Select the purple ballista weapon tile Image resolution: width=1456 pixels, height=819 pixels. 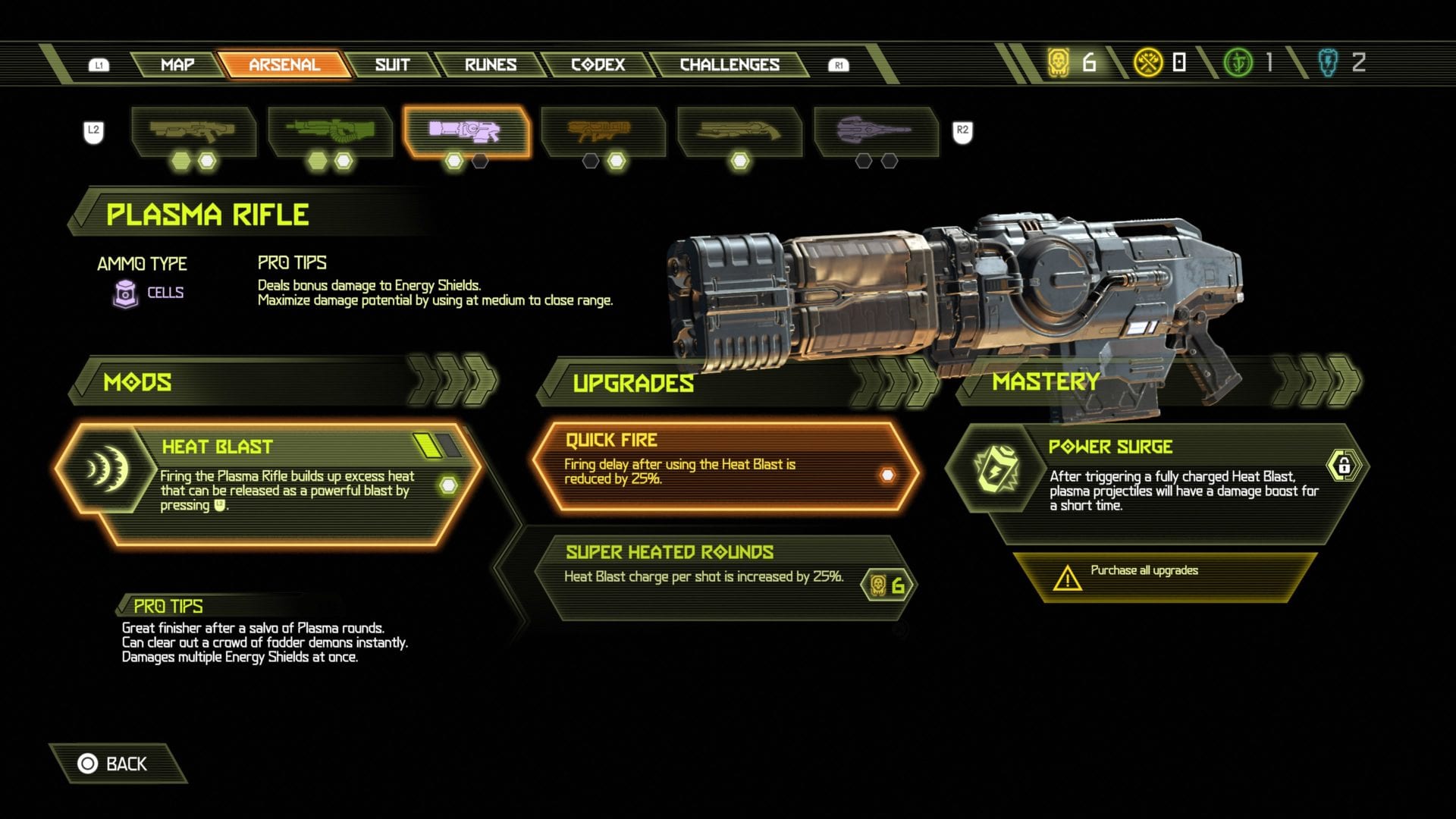coord(876,132)
